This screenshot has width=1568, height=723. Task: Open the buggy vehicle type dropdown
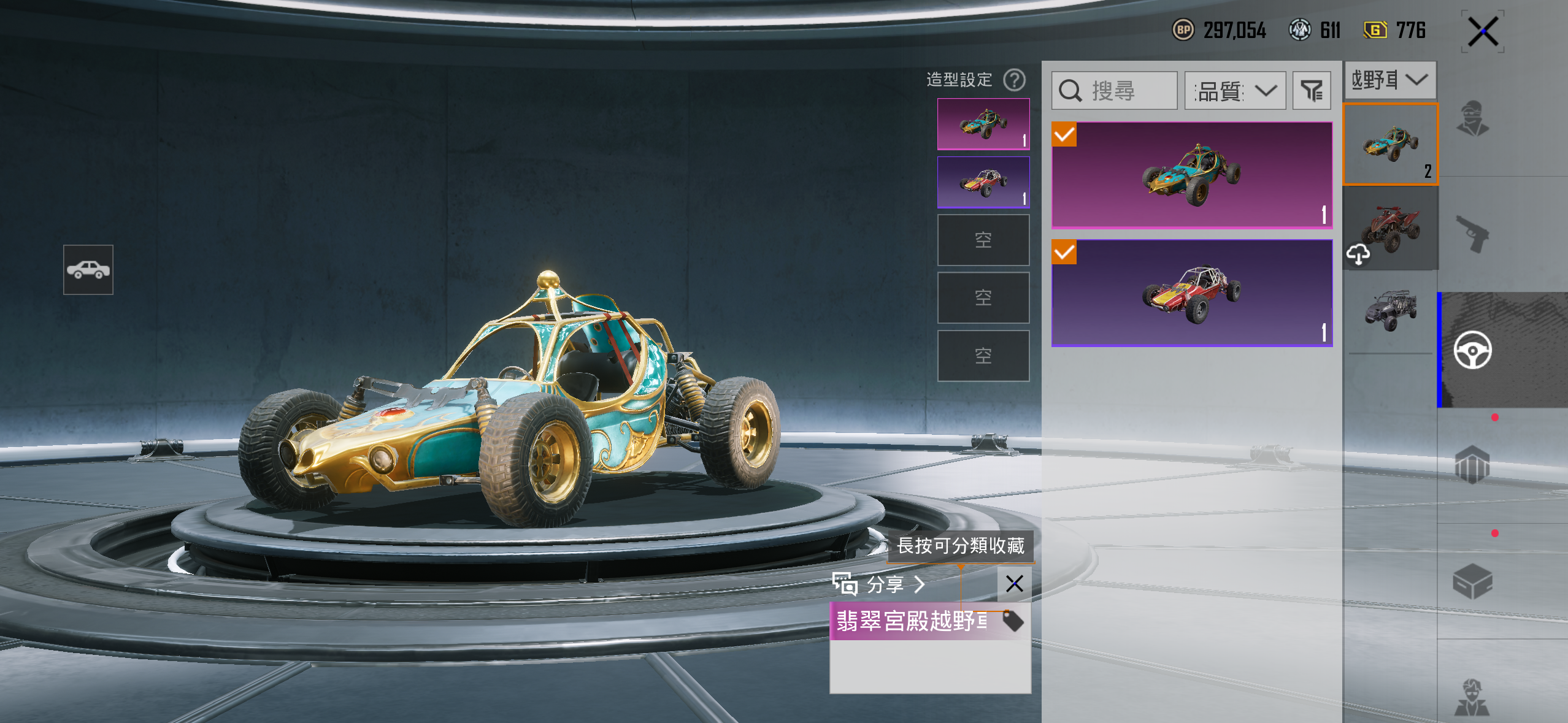click(x=1389, y=80)
